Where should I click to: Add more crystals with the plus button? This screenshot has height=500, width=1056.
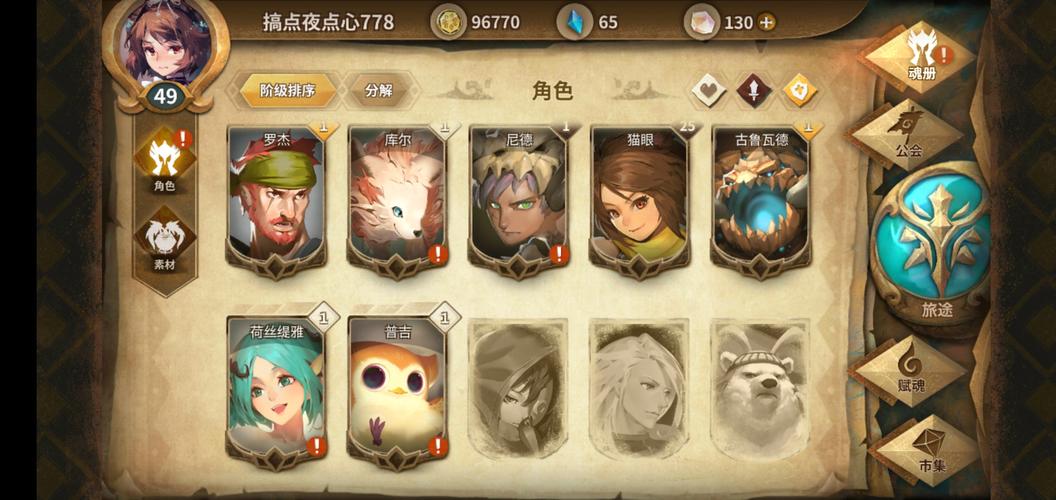(766, 22)
